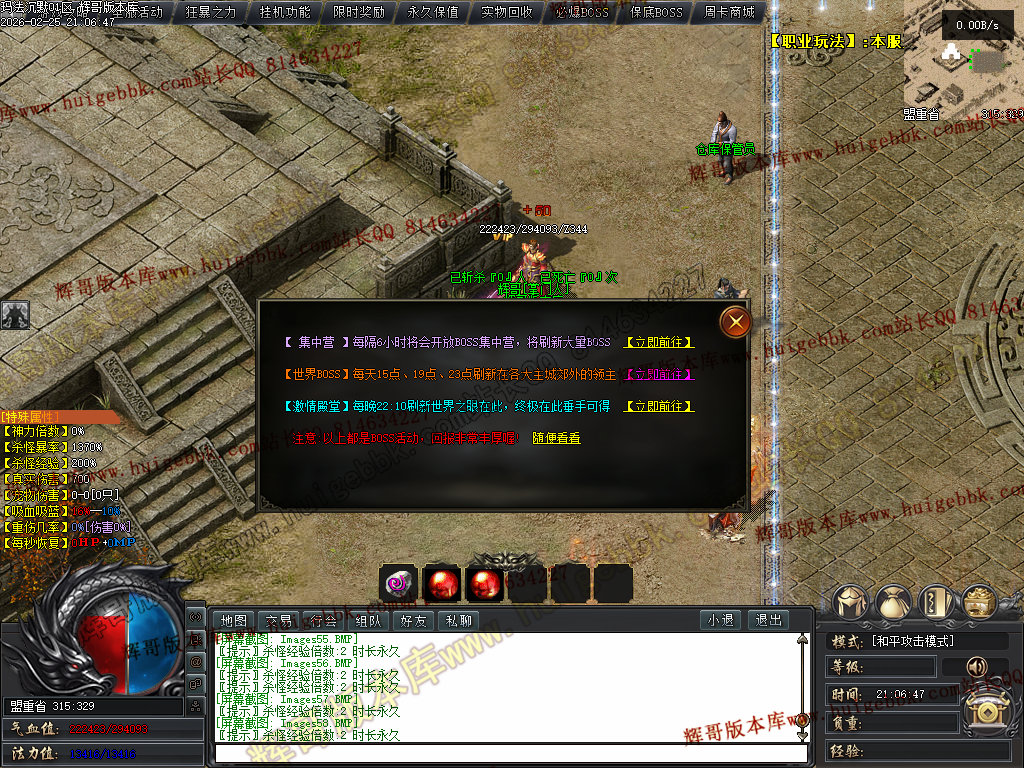Open the 限时奖励 timed rewards

click(358, 13)
